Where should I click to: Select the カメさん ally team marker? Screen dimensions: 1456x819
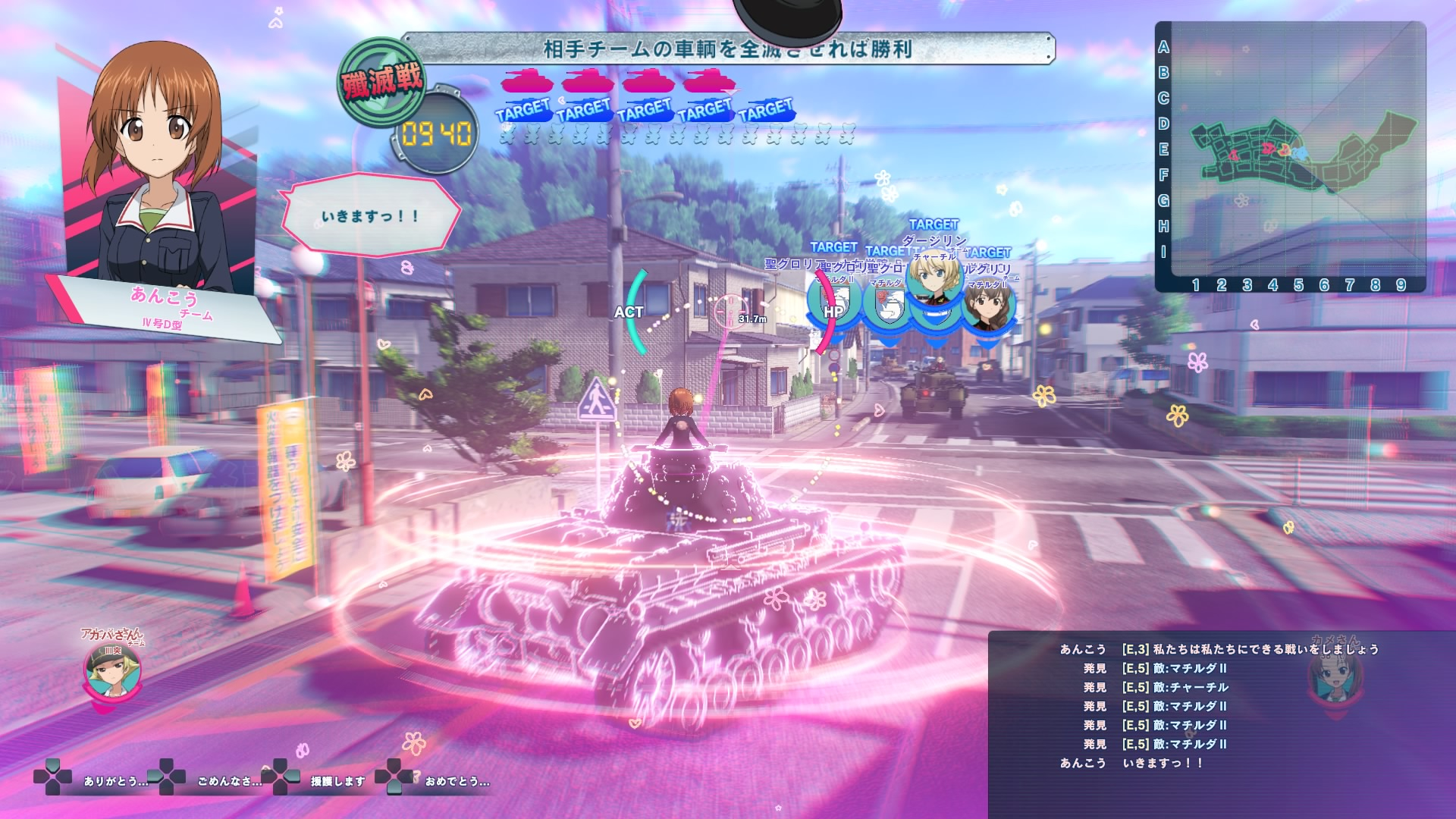click(1333, 673)
